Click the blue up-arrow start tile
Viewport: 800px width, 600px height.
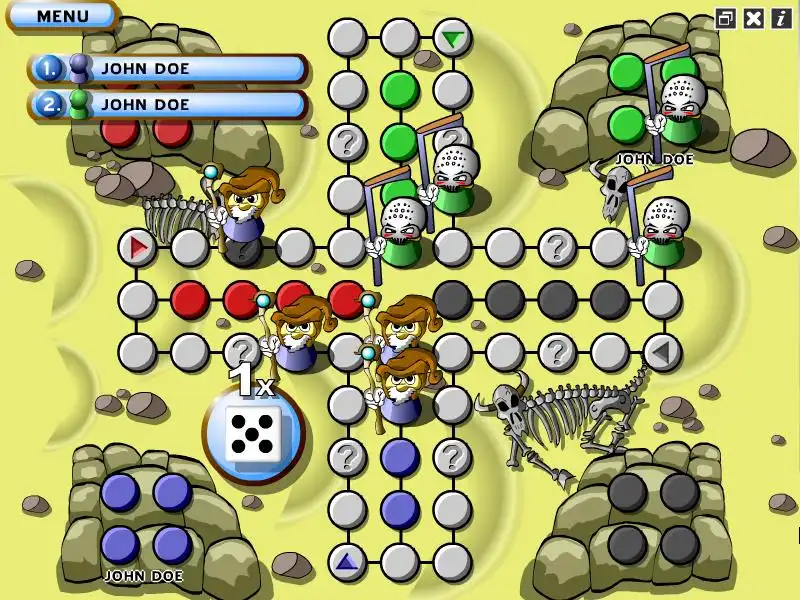[347, 562]
